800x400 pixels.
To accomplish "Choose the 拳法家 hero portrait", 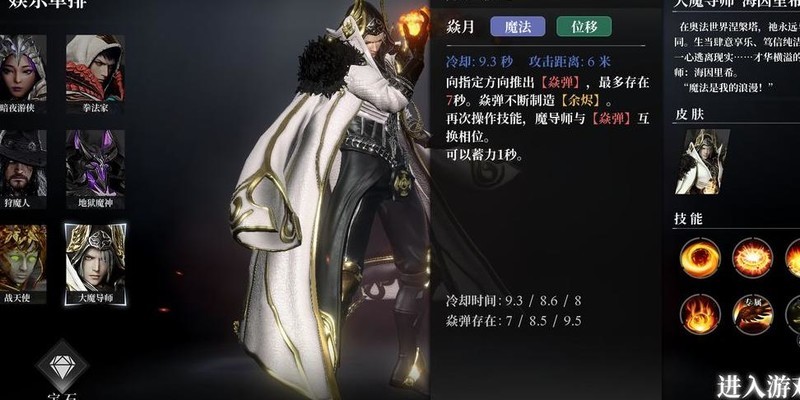I will (95, 66).
